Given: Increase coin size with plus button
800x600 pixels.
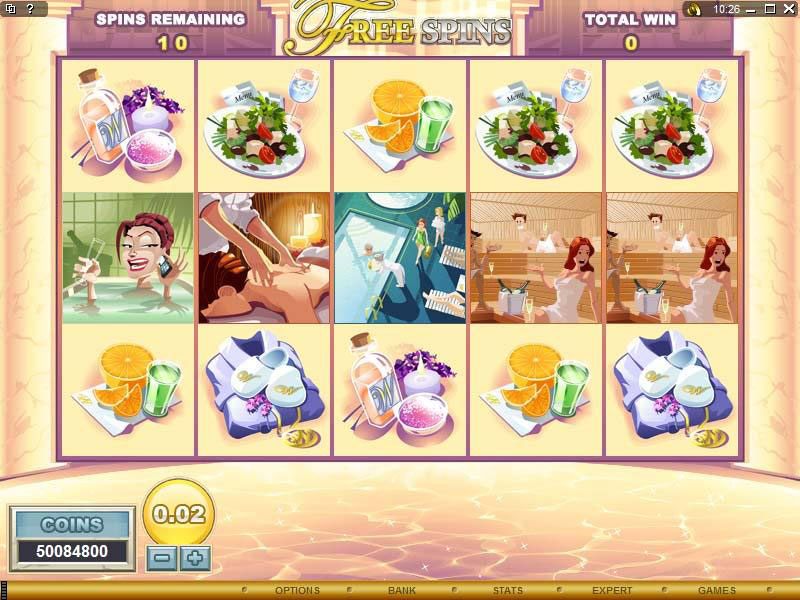Looking at the screenshot, I should 195,557.
